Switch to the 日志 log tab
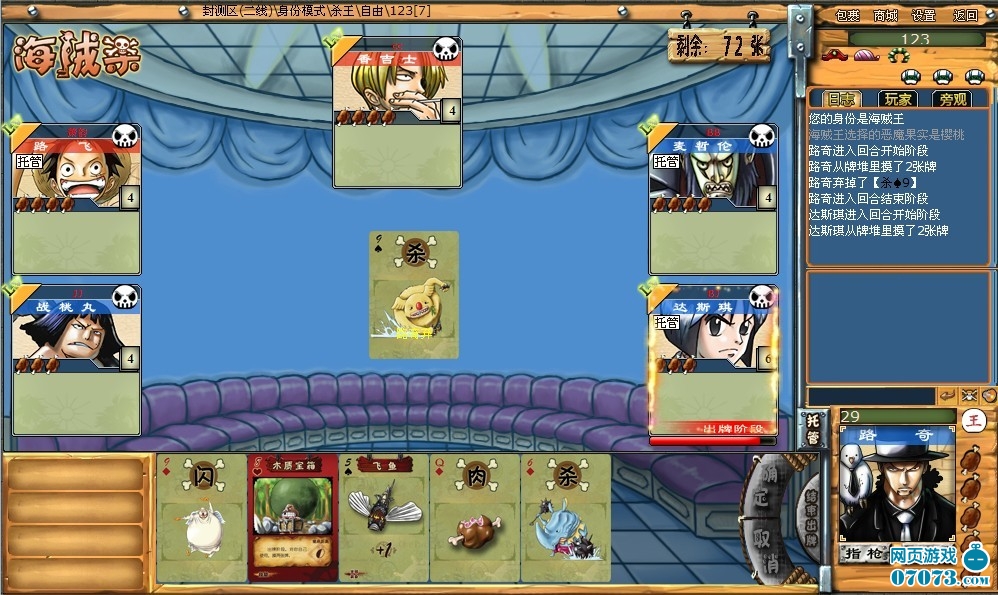The height and width of the screenshot is (595, 998). (x=840, y=99)
